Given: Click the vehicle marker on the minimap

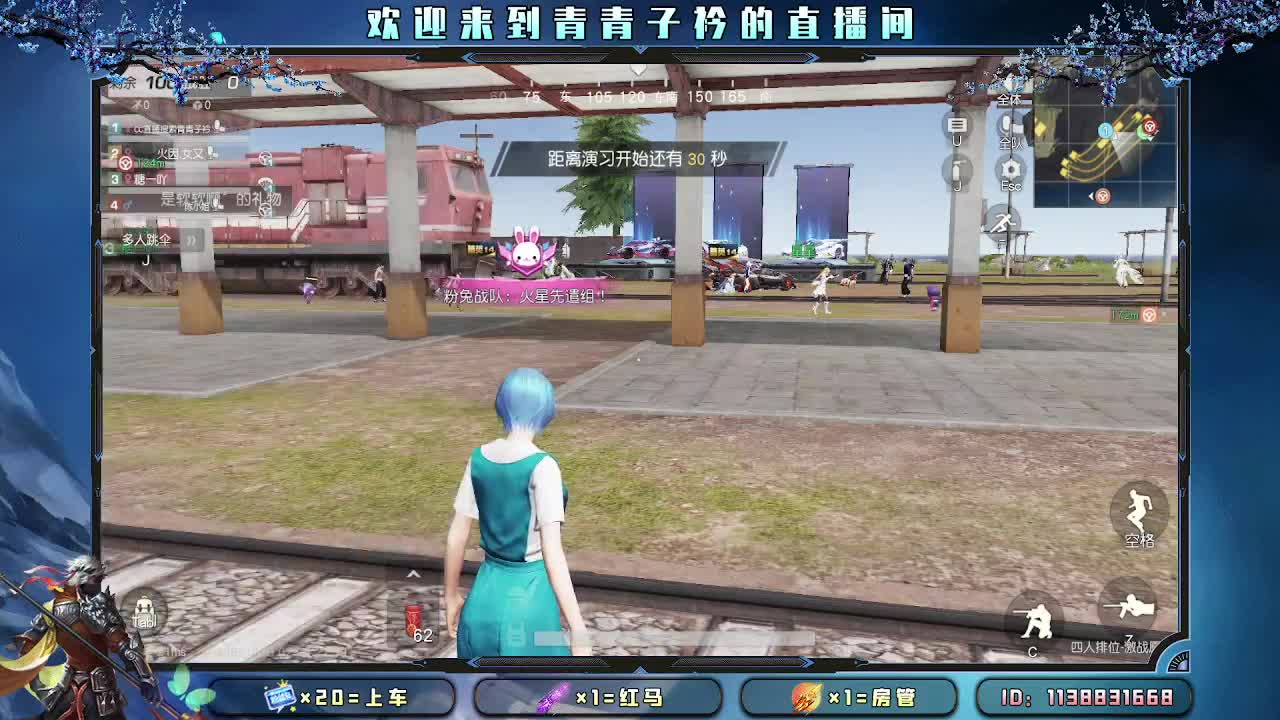Looking at the screenshot, I should click(x=1149, y=128).
